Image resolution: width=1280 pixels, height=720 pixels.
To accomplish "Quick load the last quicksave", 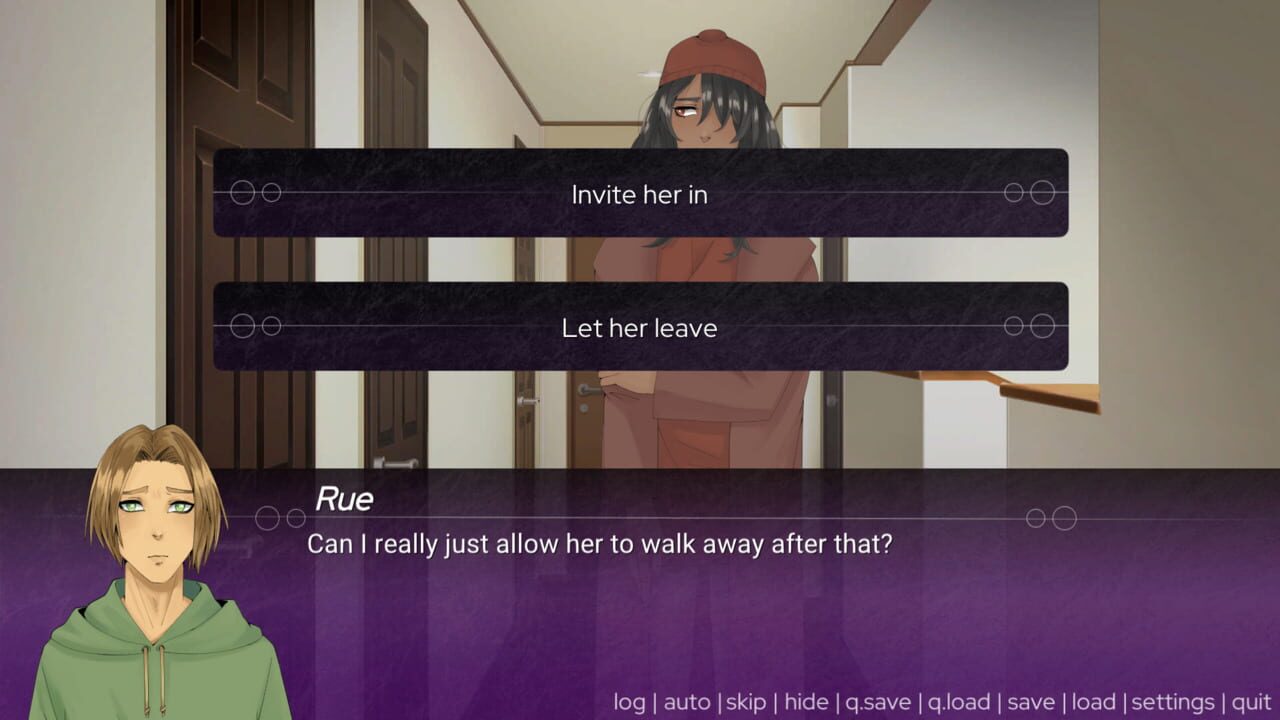I will 959,702.
